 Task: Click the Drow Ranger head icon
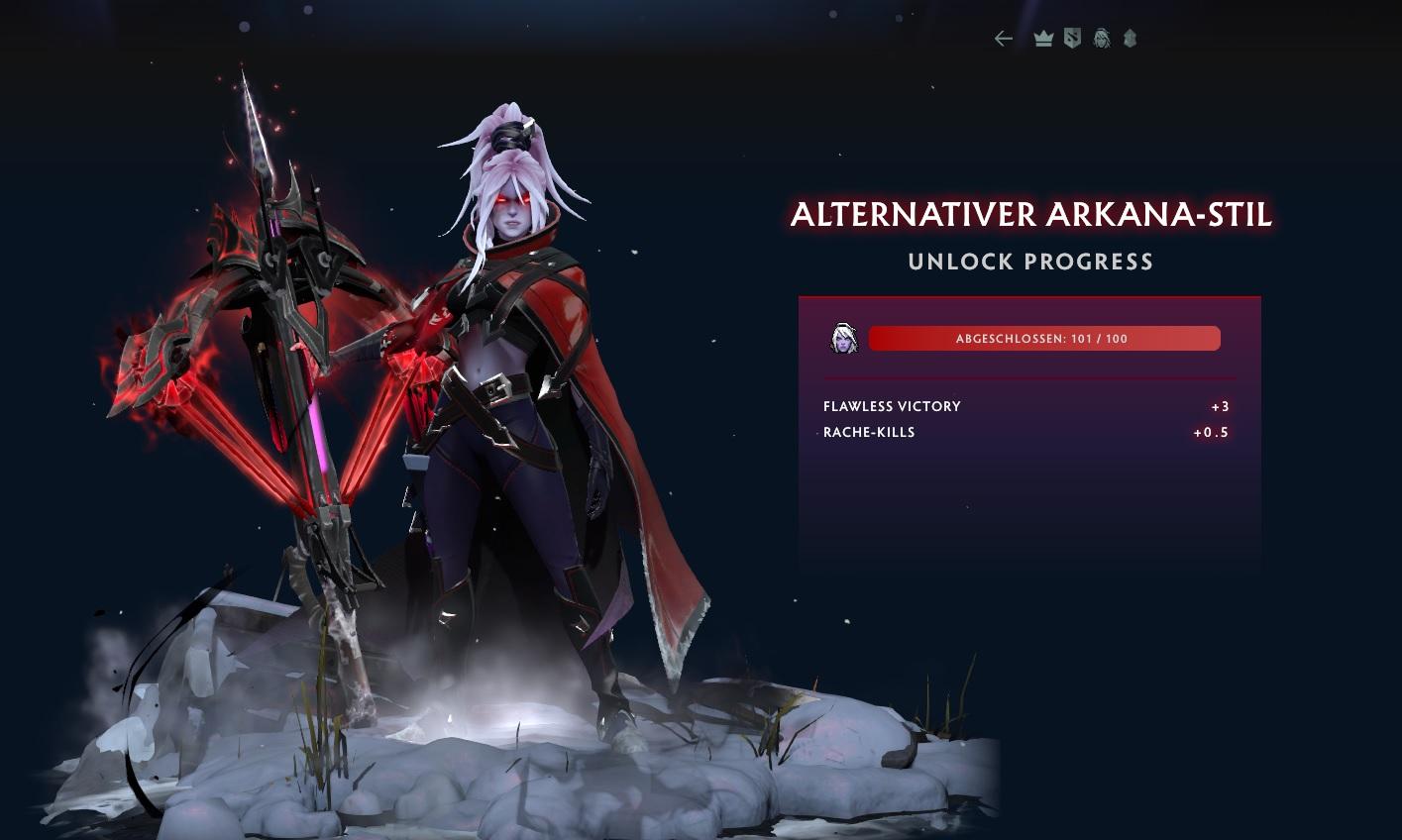843,339
